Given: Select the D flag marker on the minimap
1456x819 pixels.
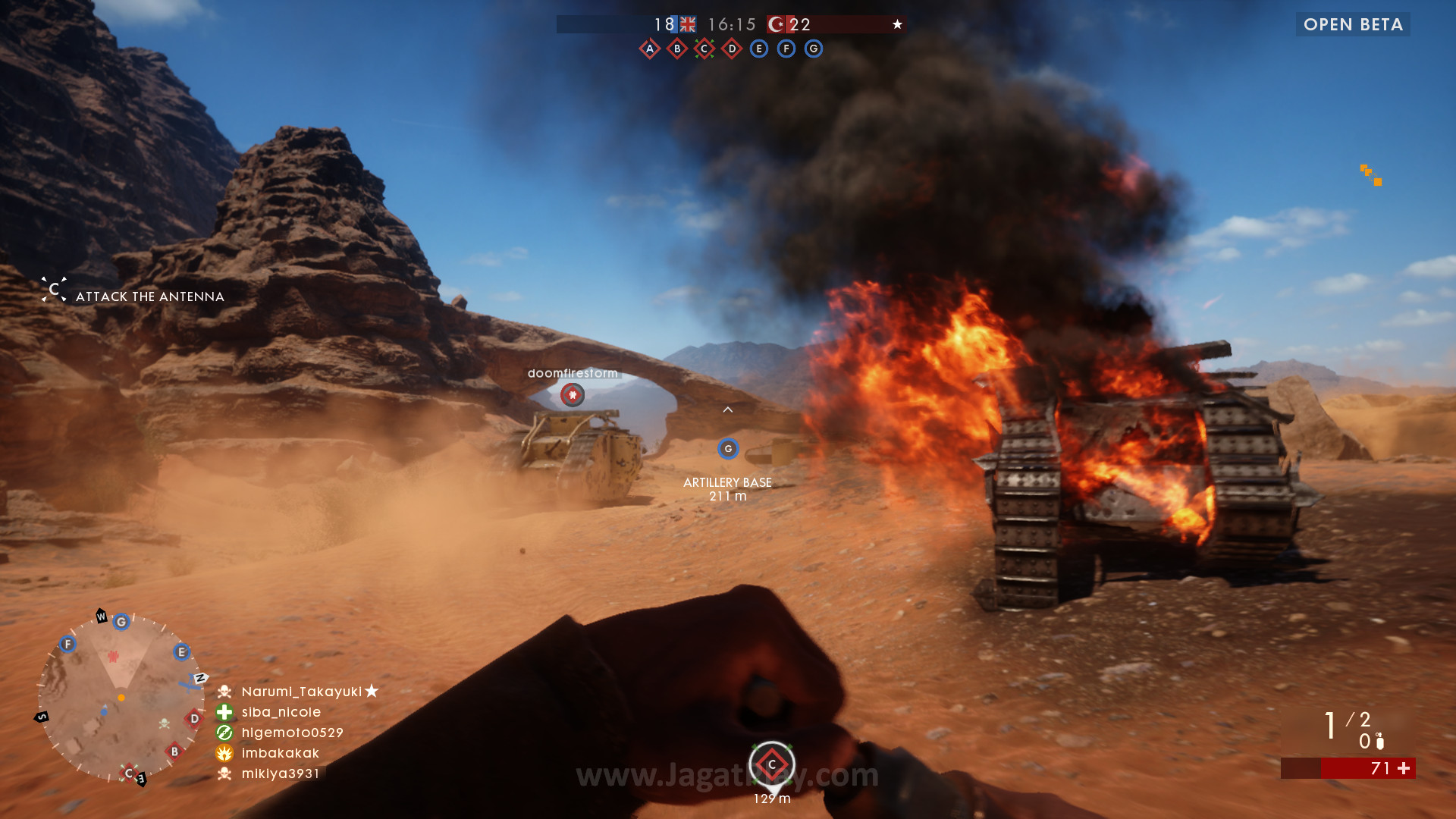Looking at the screenshot, I should [194, 719].
